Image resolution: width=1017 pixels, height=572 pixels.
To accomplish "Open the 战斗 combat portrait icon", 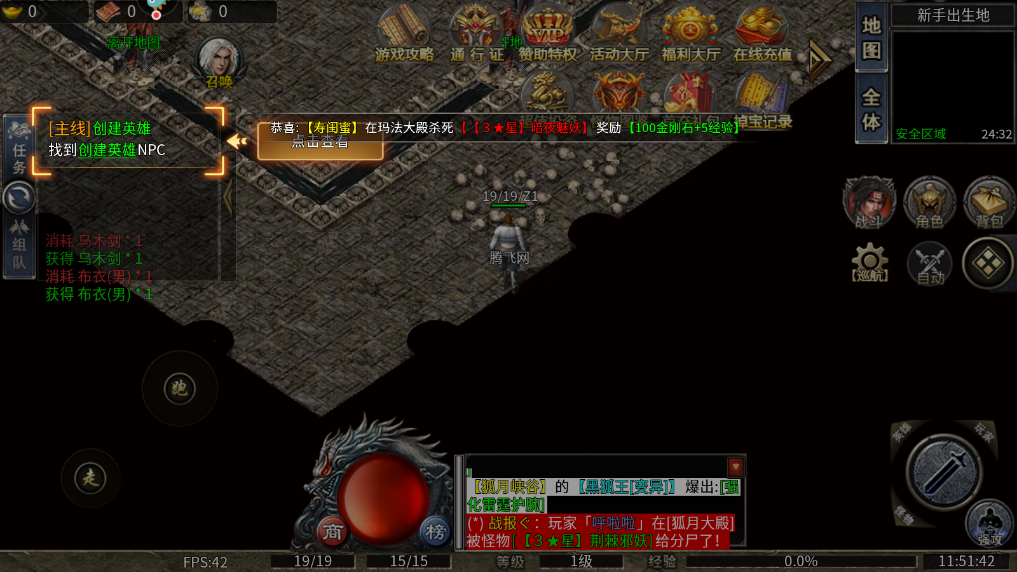I will (x=868, y=203).
